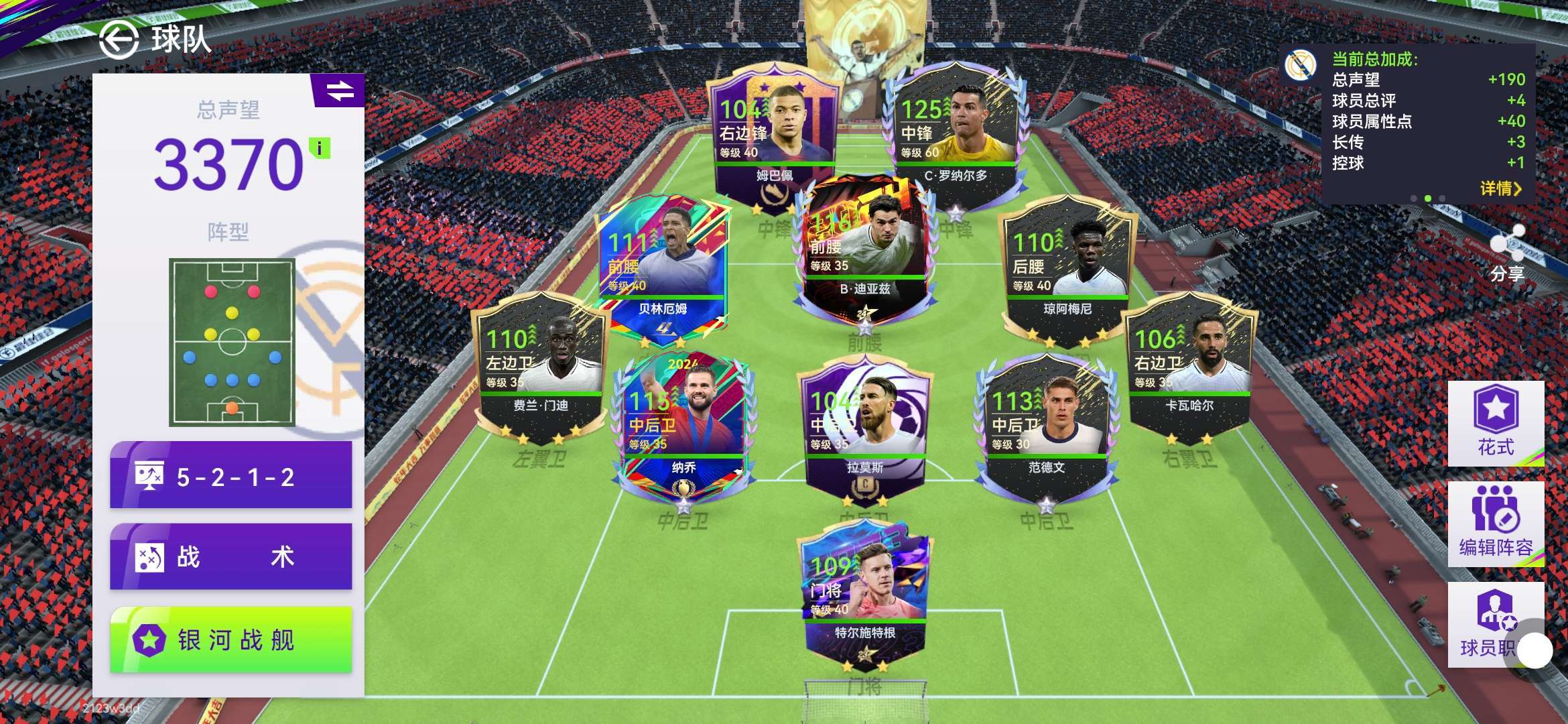Click the formation diagram preview
1568x724 pixels.
[x=232, y=342]
